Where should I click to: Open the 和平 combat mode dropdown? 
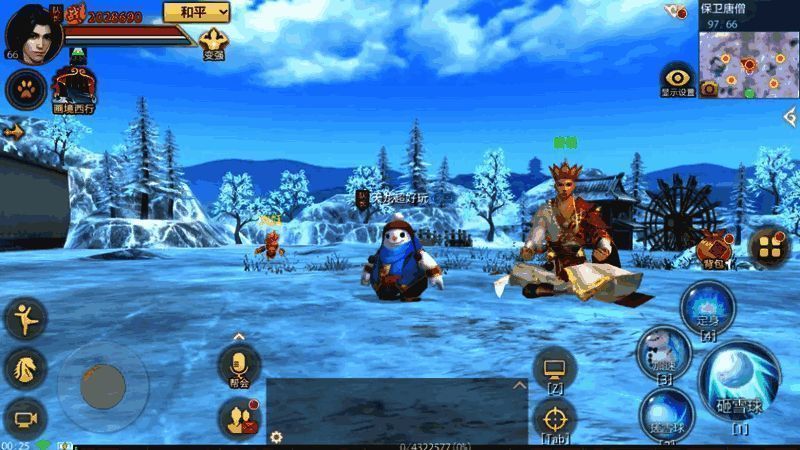[195, 11]
